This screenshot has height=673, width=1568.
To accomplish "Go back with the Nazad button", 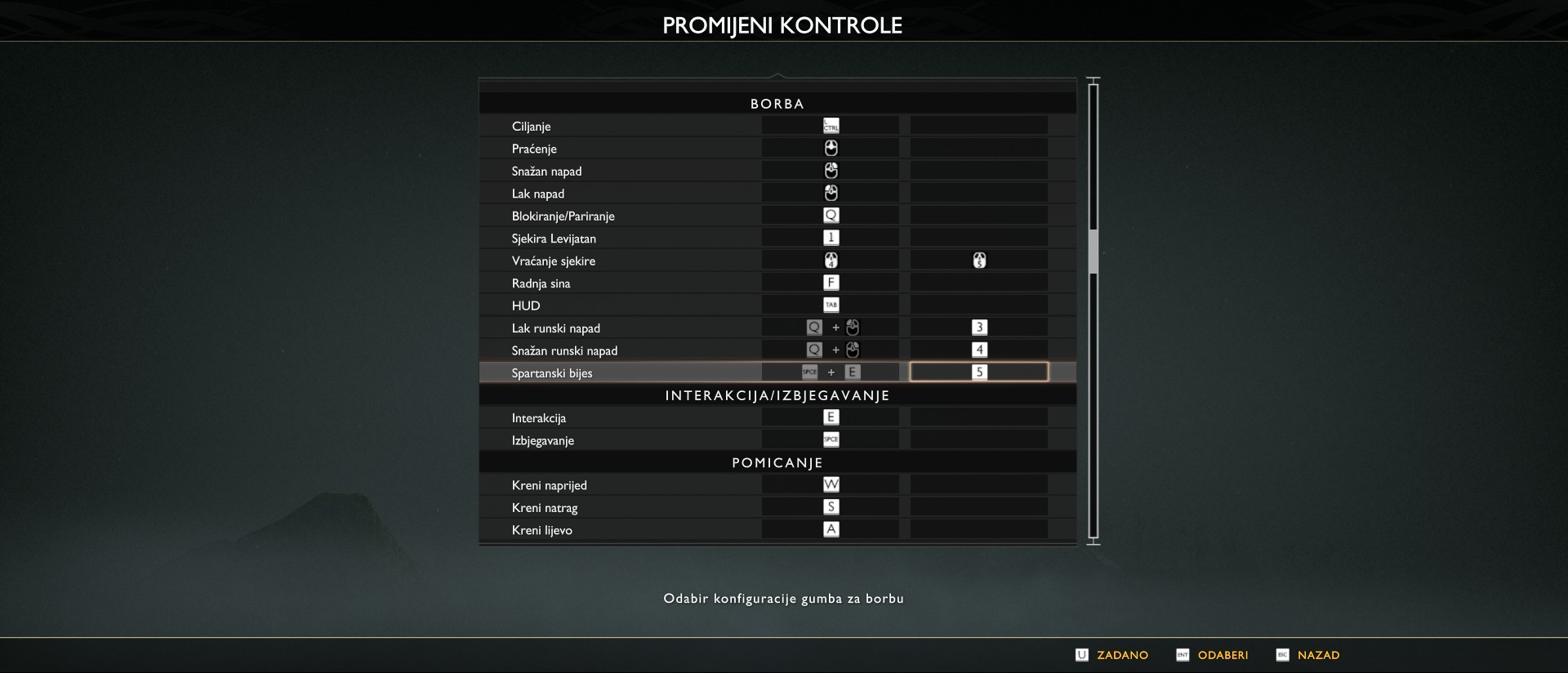I will [x=1309, y=655].
